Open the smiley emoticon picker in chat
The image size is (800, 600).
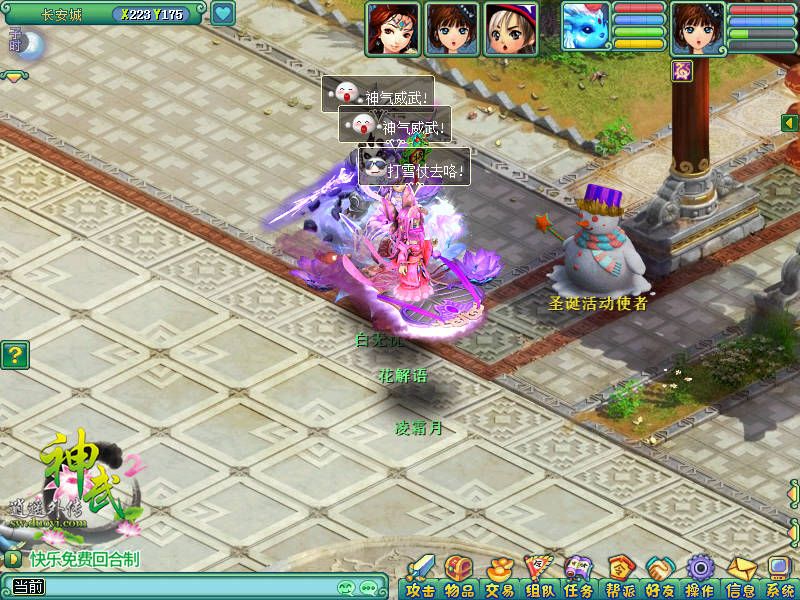347,587
